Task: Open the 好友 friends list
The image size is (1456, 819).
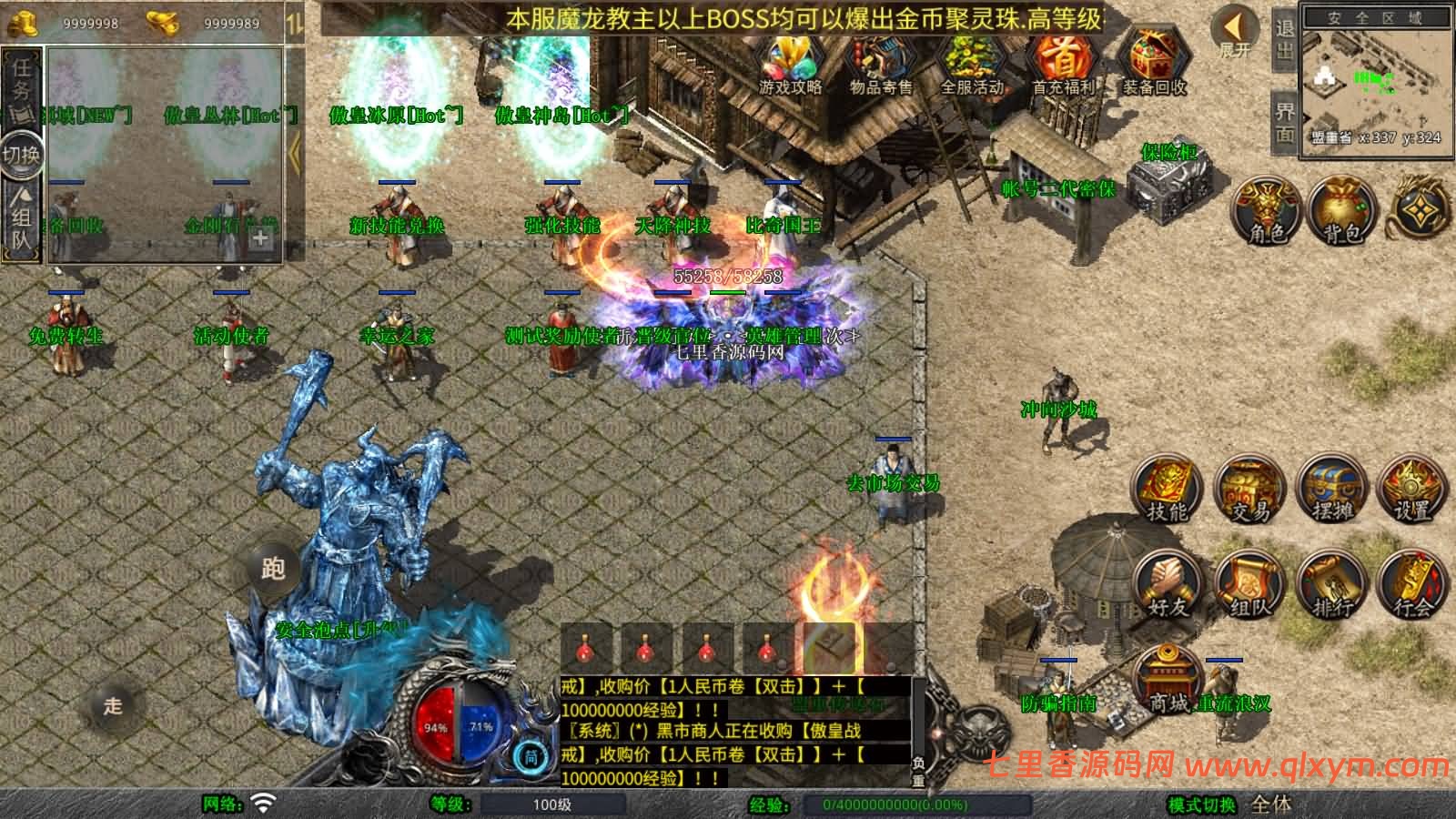Action: pos(1168,584)
